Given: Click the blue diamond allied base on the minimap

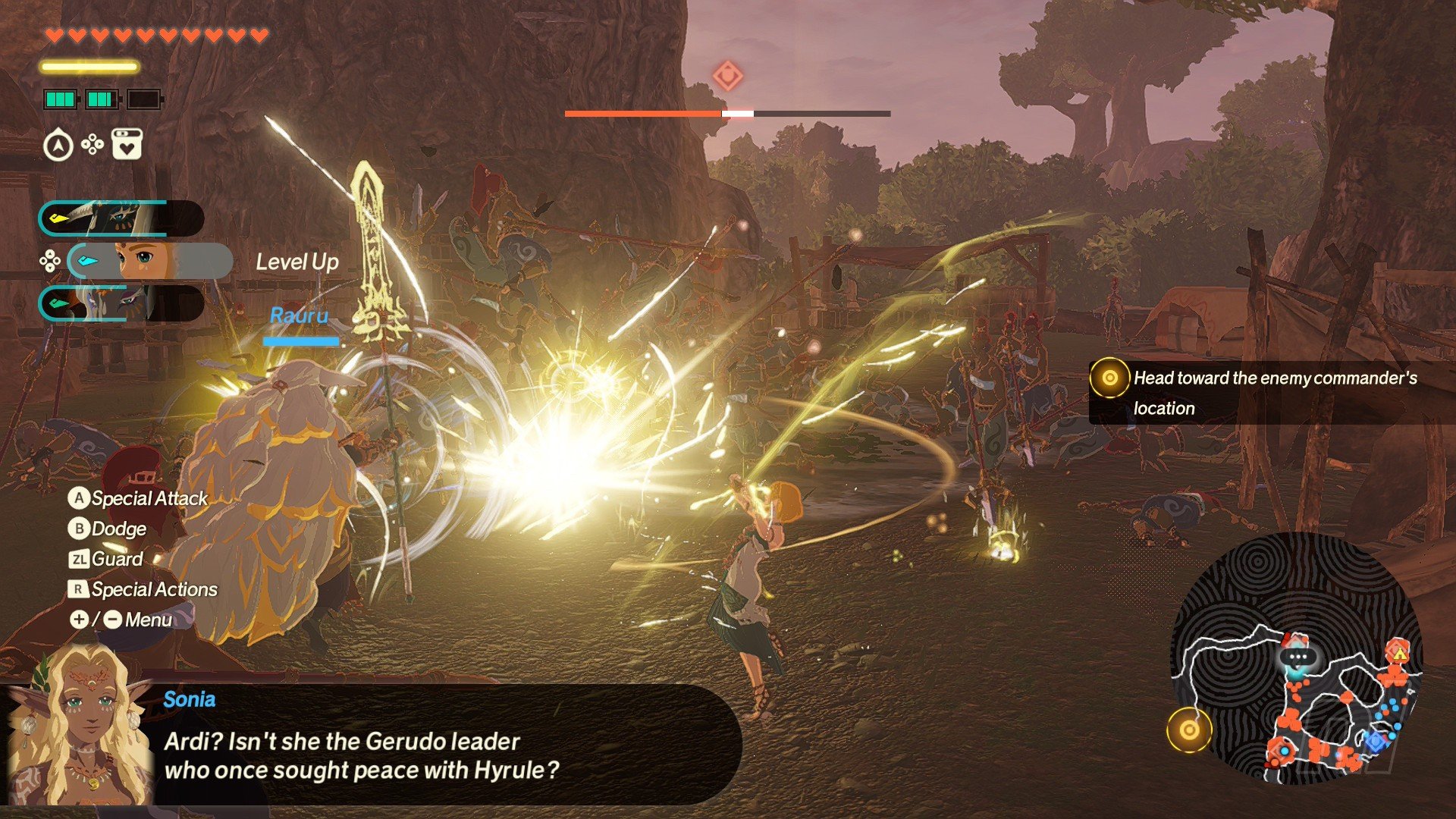Looking at the screenshot, I should click(1375, 741).
